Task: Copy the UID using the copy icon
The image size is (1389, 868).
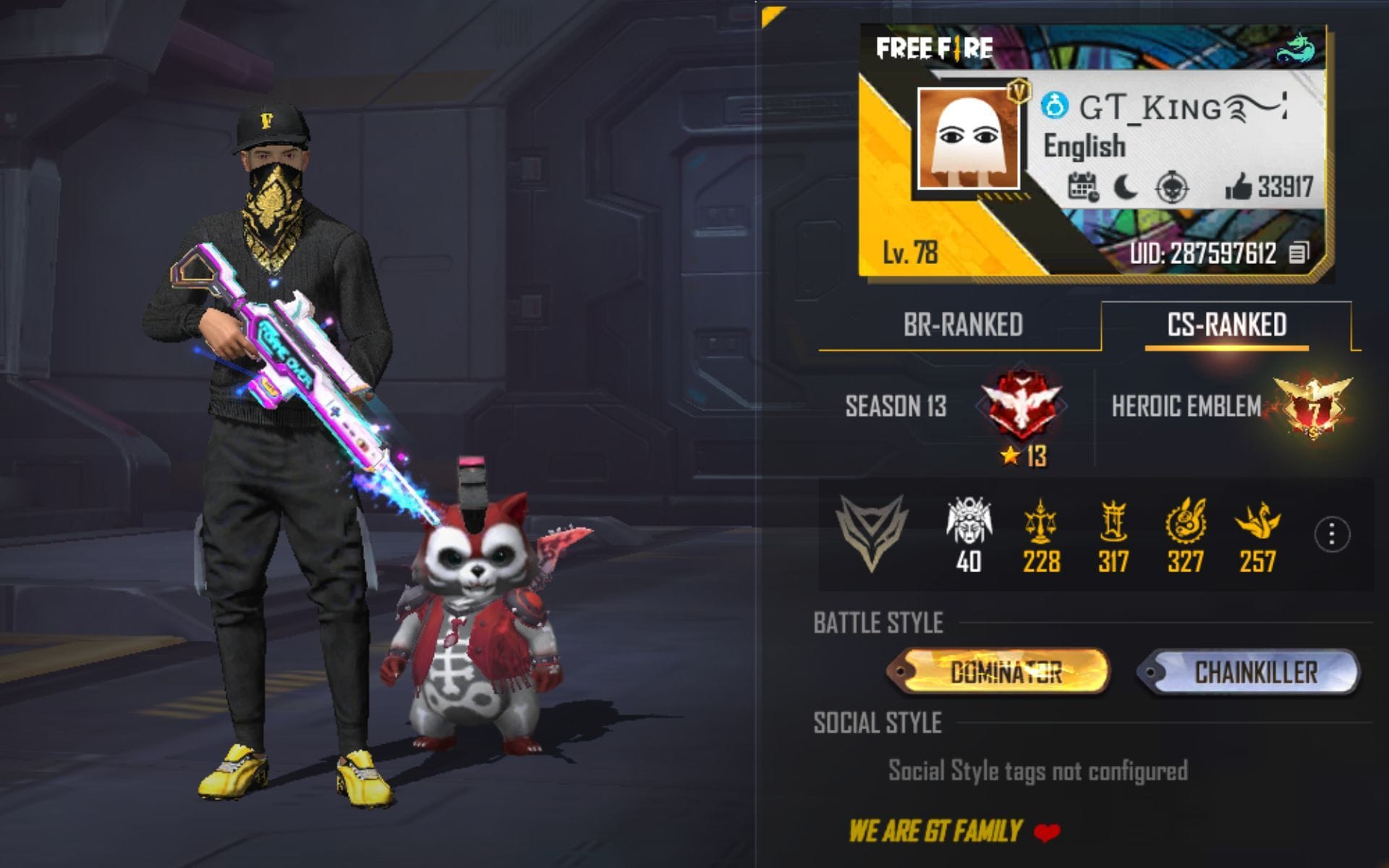Action: tap(1299, 253)
